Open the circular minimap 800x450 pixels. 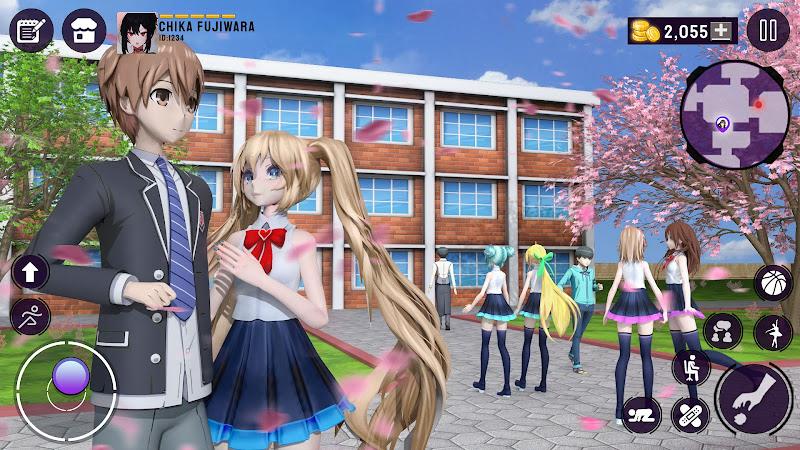click(x=733, y=114)
